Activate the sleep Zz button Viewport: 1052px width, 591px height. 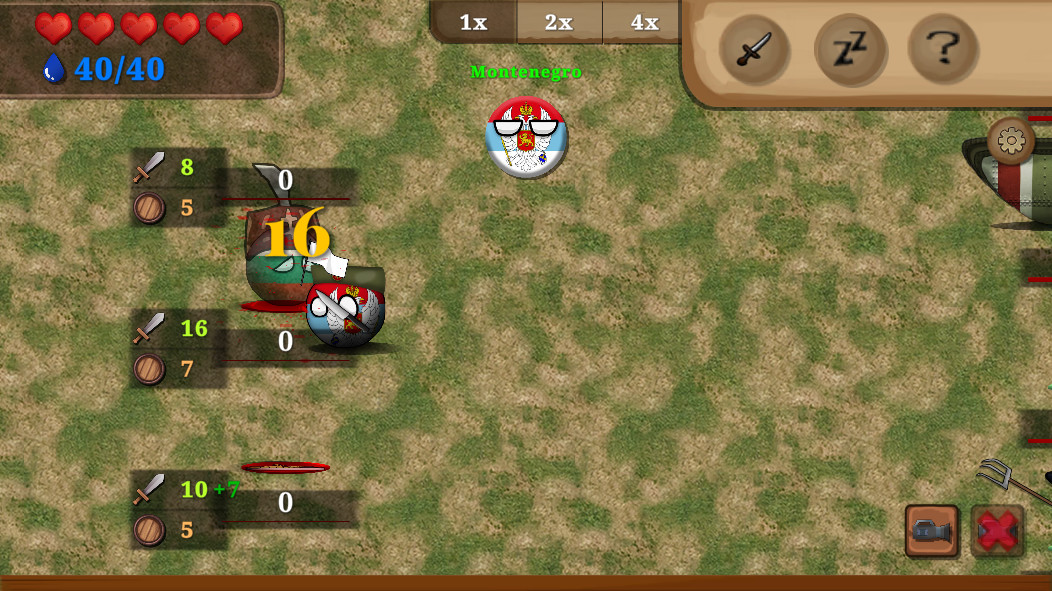[x=849, y=49]
